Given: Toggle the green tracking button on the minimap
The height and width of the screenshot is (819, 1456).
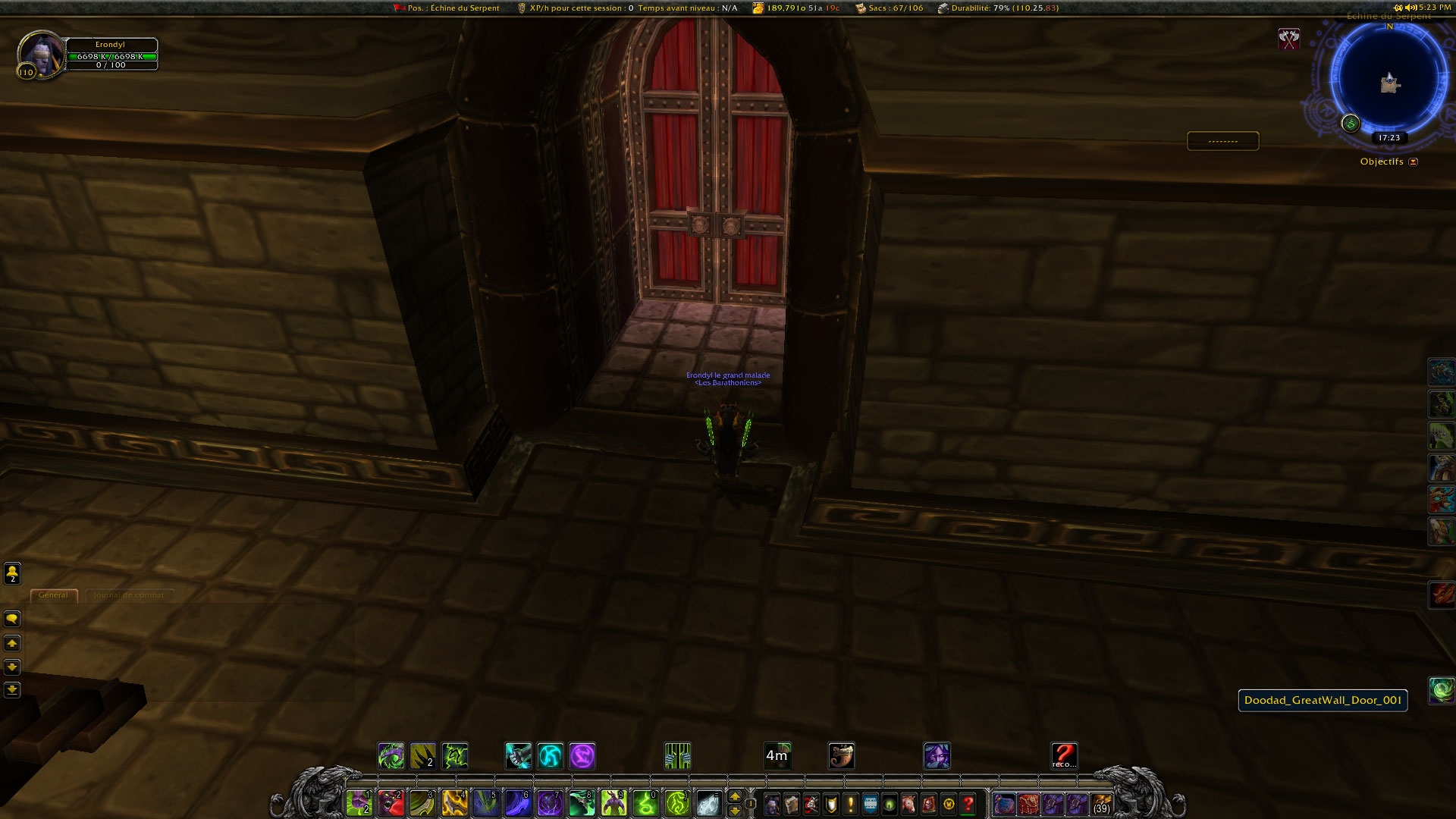Looking at the screenshot, I should point(1350,124).
